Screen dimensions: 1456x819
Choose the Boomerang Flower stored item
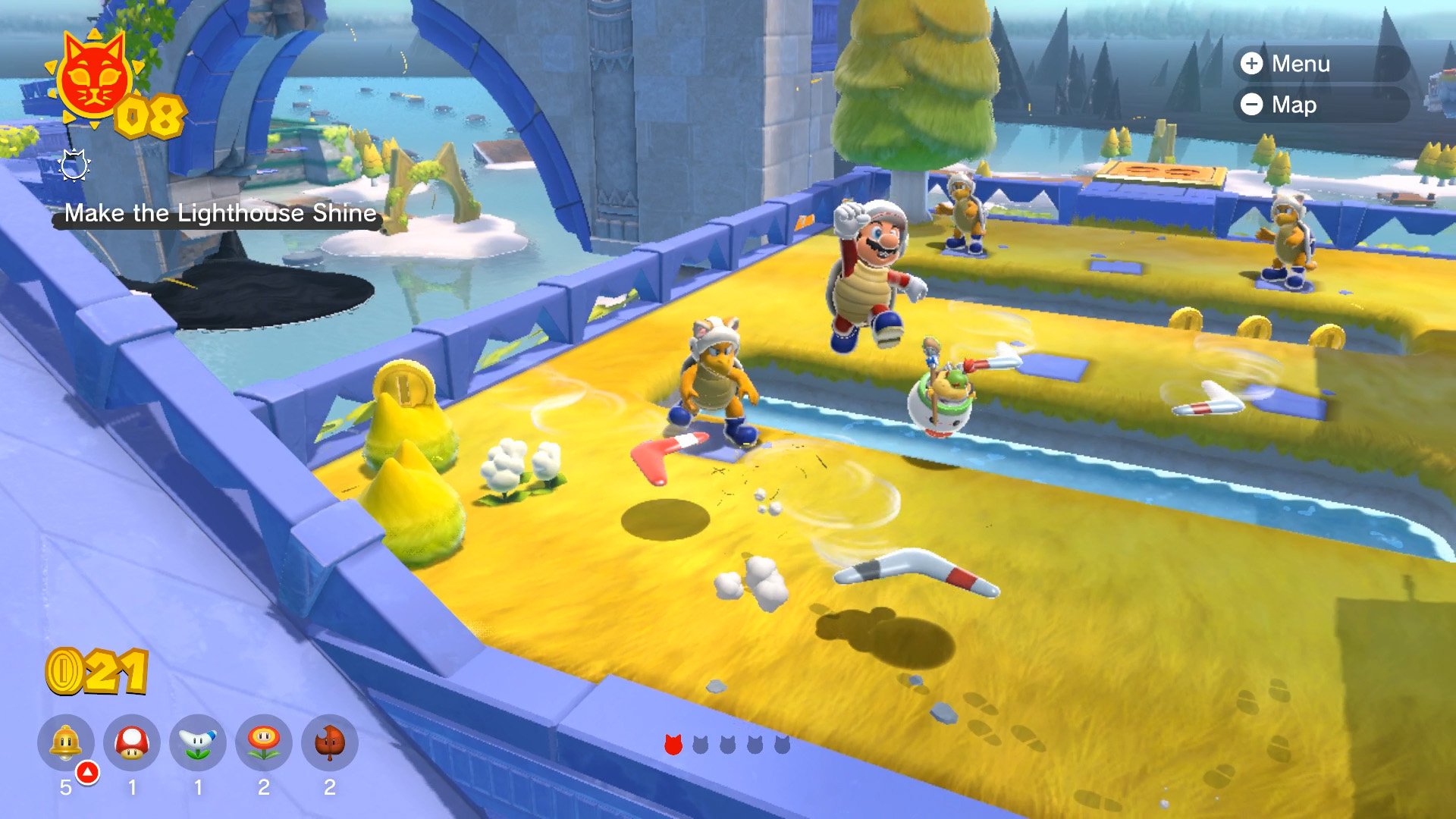tap(198, 743)
